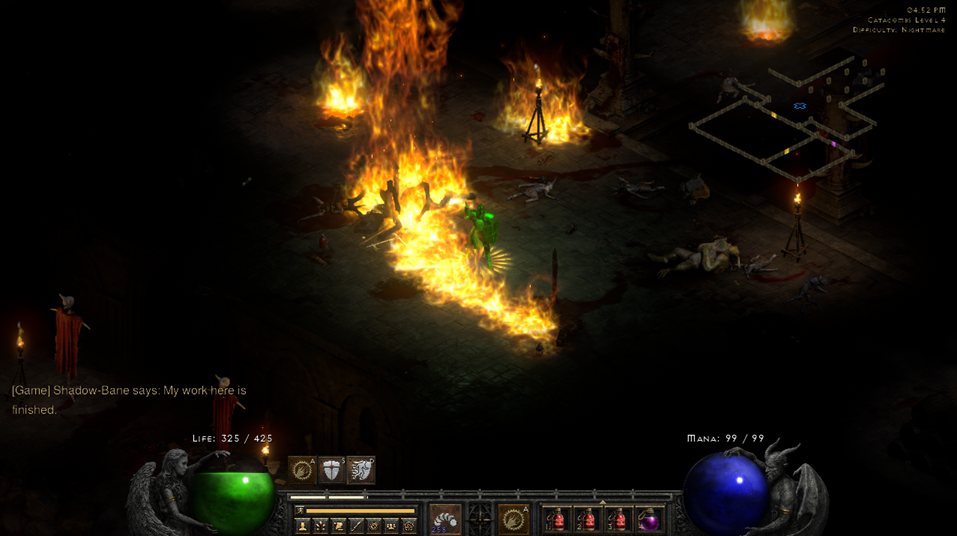The image size is (957, 536).
Task: Activate the charging figure skill hotkey icon
Action: coord(361,470)
